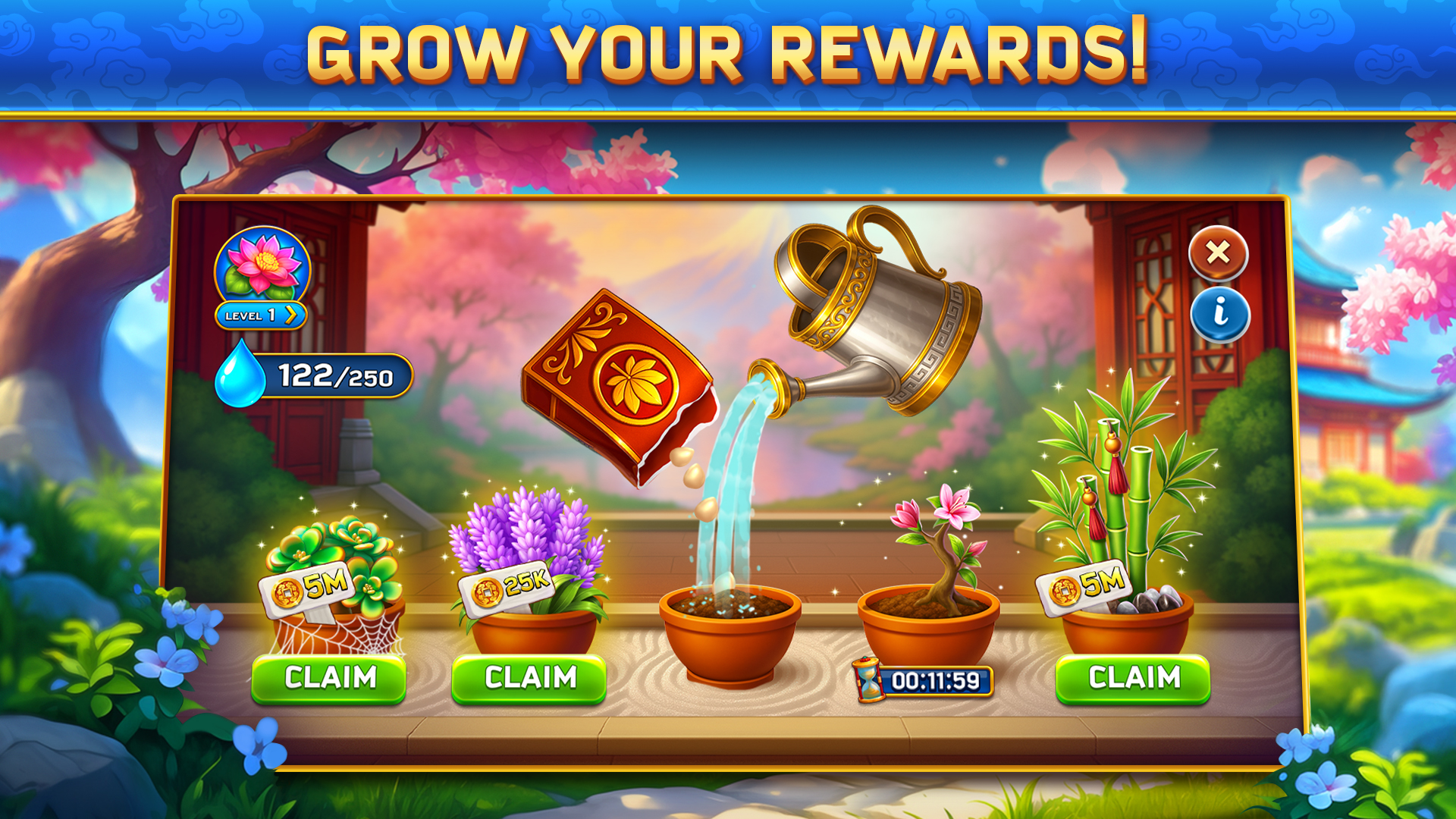Click the 122/250 water progress bar
Screen dimensions: 1456x819
pos(334,375)
